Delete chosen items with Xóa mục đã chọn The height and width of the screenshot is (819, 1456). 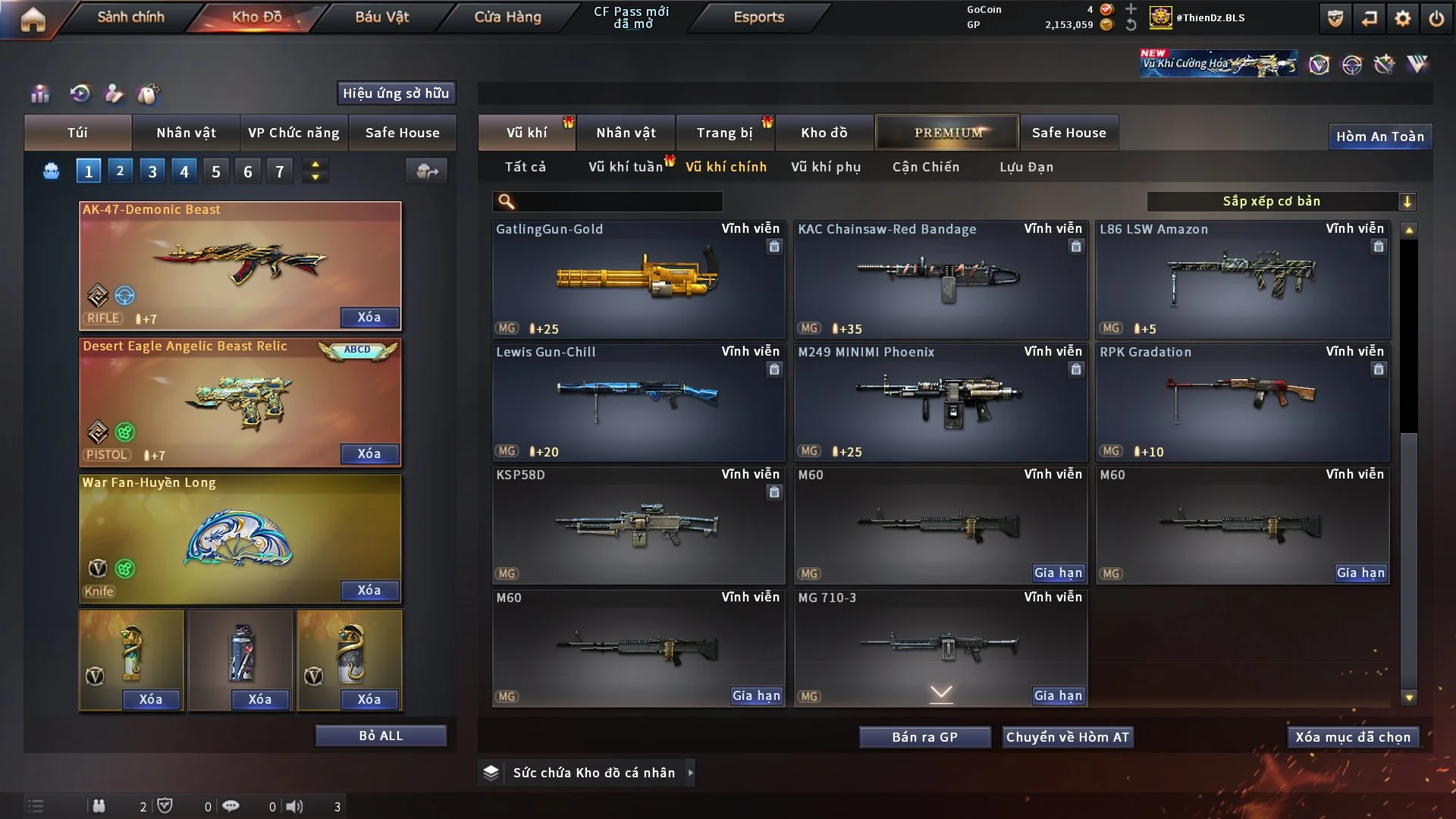pos(1352,737)
